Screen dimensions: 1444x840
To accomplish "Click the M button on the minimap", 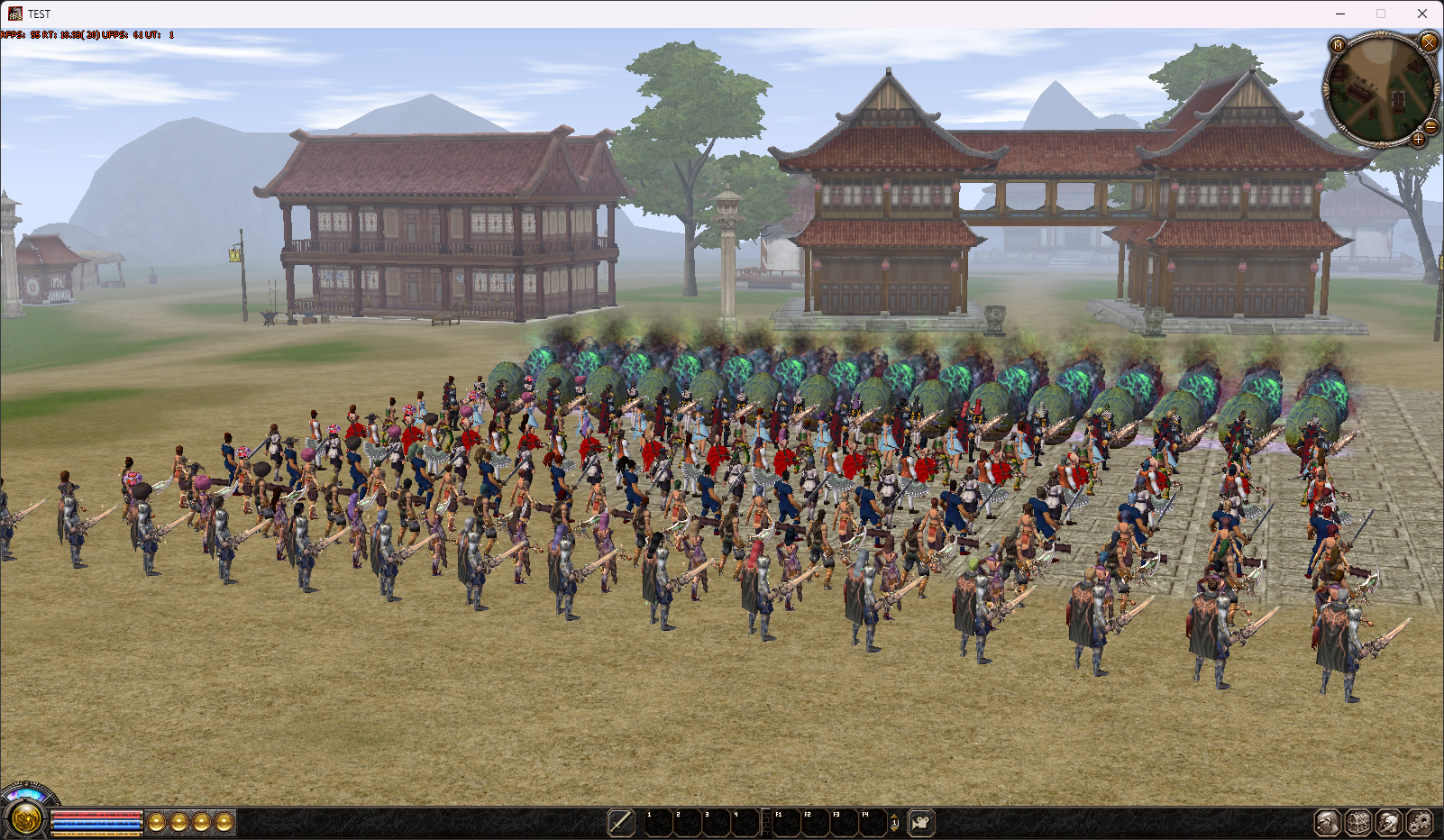I will 1338,45.
